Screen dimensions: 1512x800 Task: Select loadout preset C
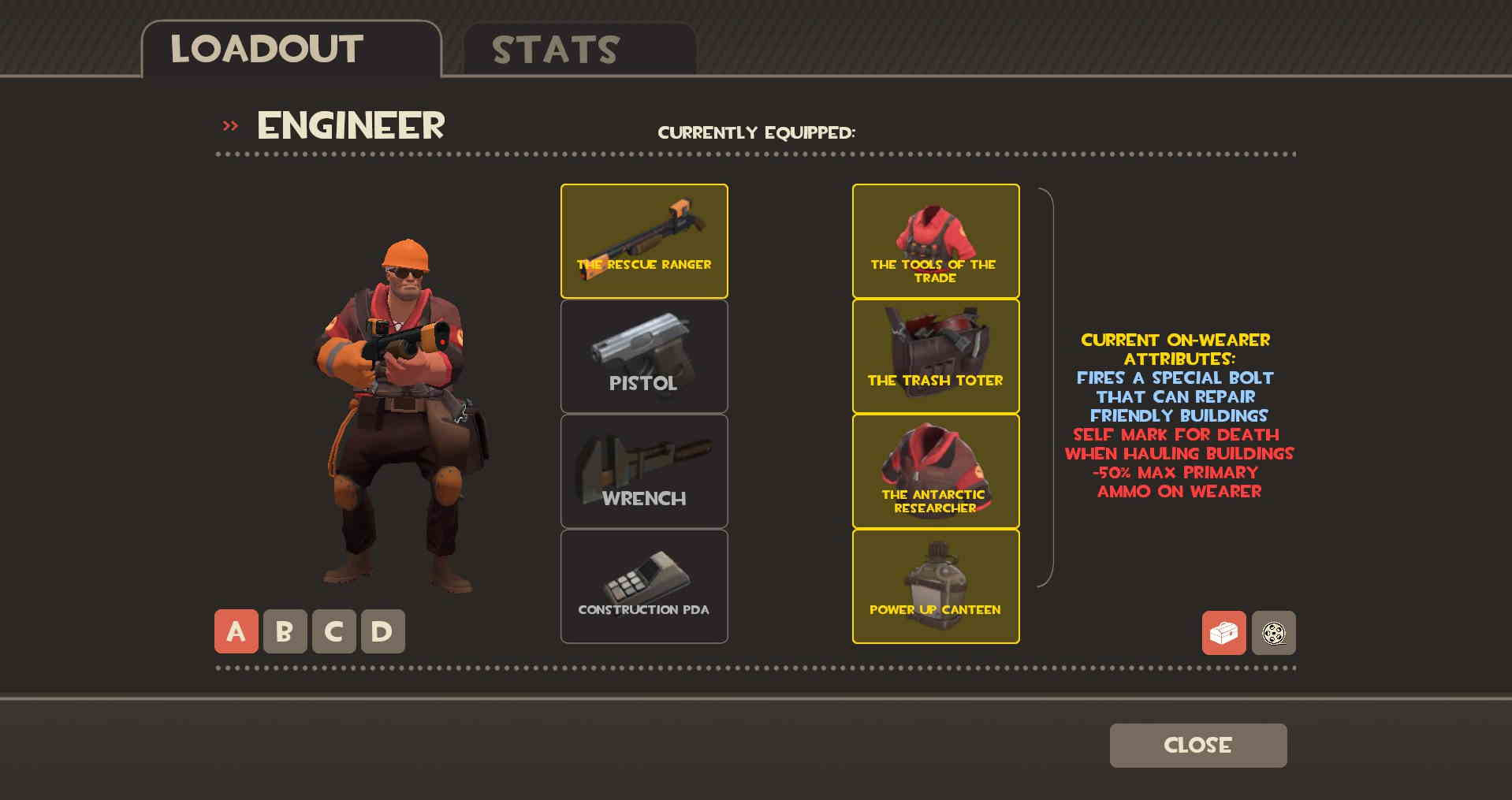click(x=333, y=631)
